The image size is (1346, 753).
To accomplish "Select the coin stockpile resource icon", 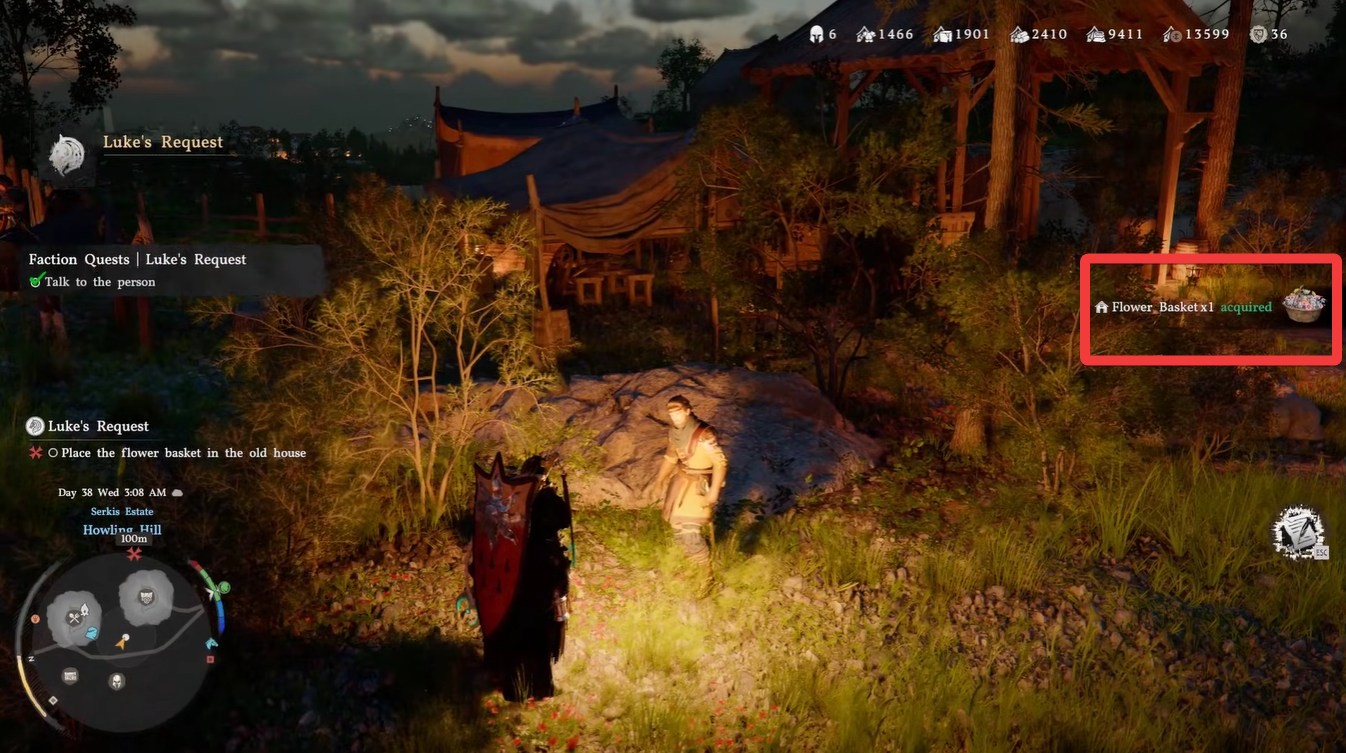I will click(x=1172, y=34).
